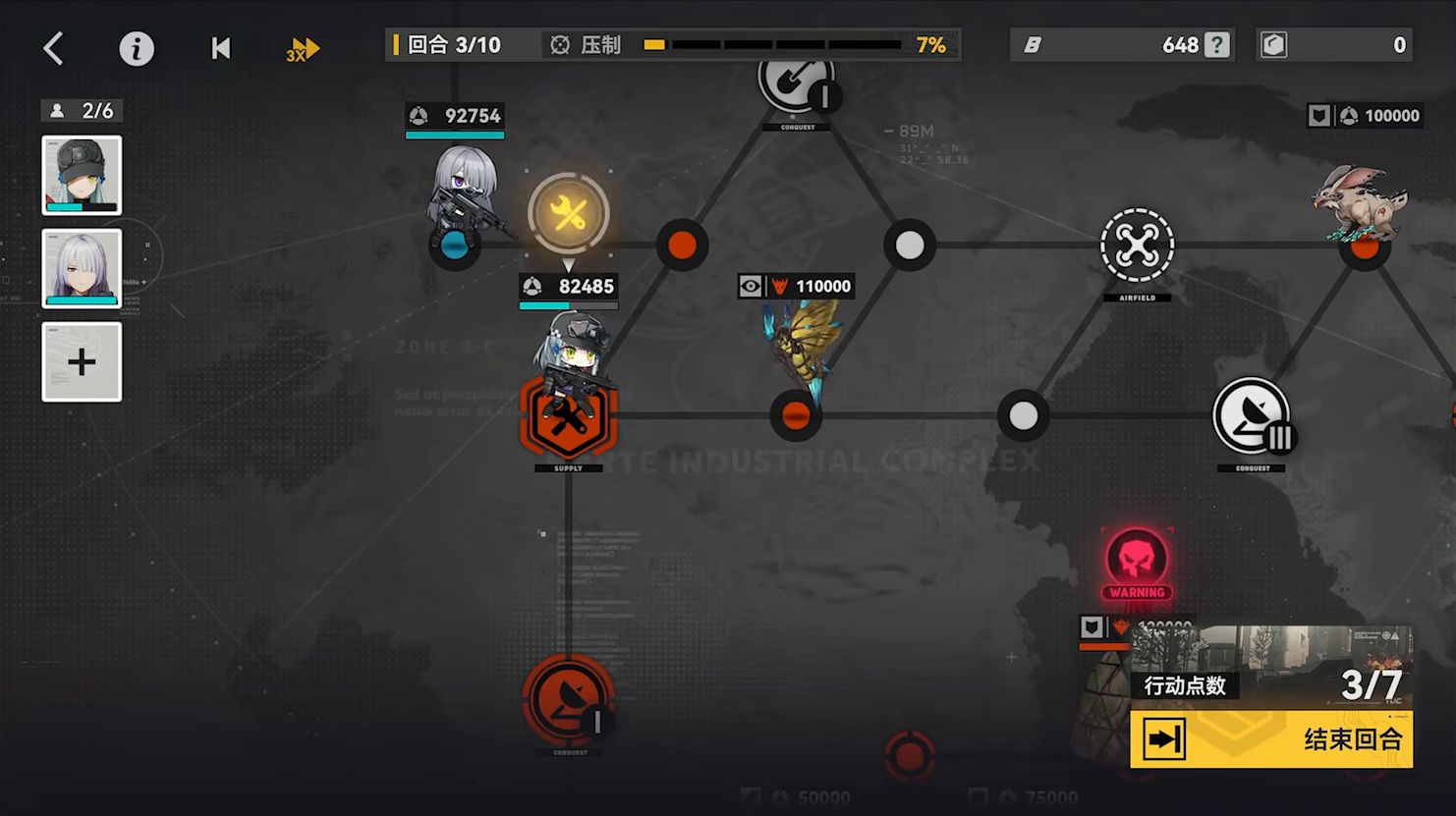This screenshot has height=816, width=1456.
Task: Activate the golden wrench repair icon
Action: (x=569, y=214)
